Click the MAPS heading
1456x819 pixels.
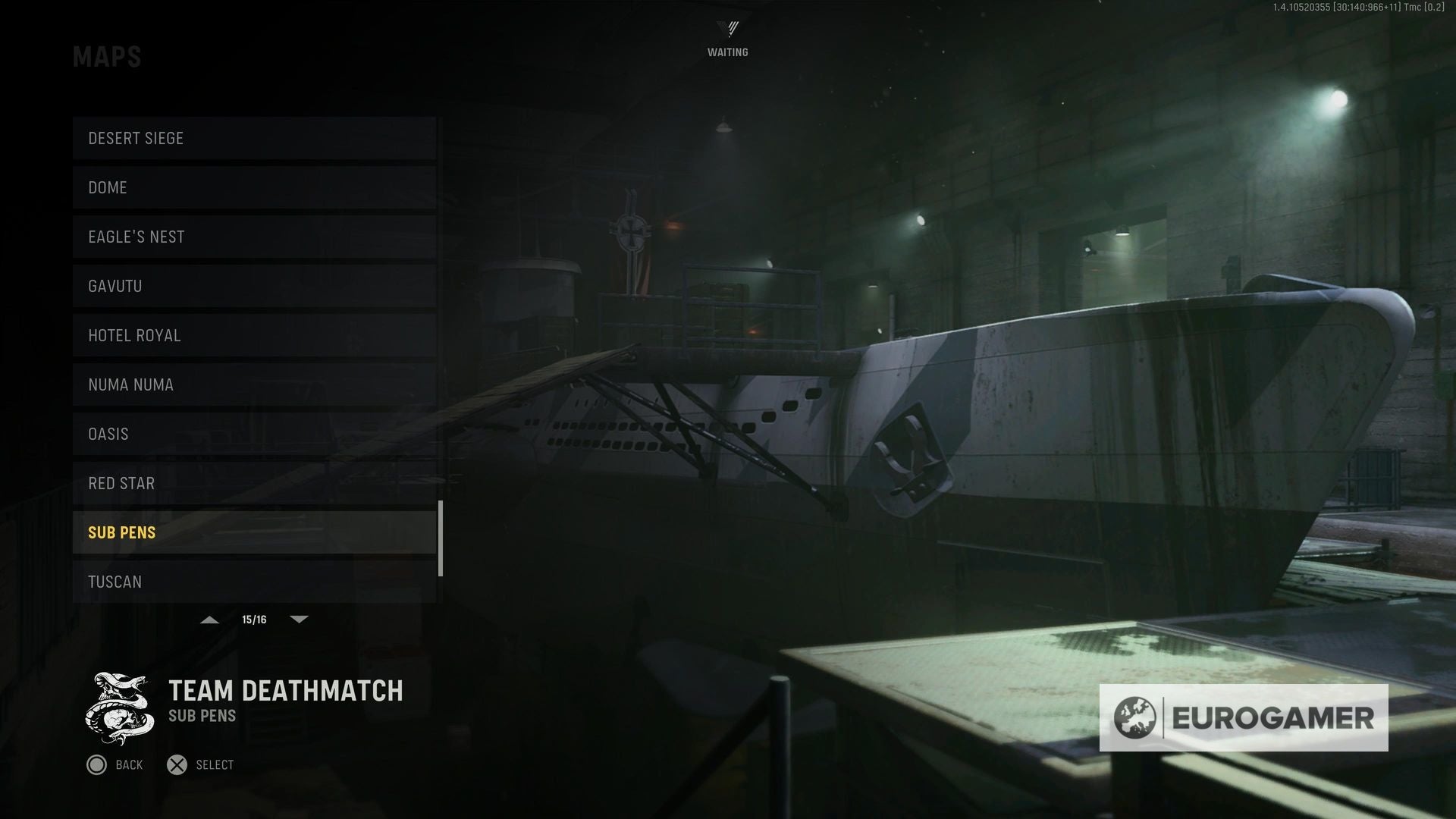tap(108, 55)
